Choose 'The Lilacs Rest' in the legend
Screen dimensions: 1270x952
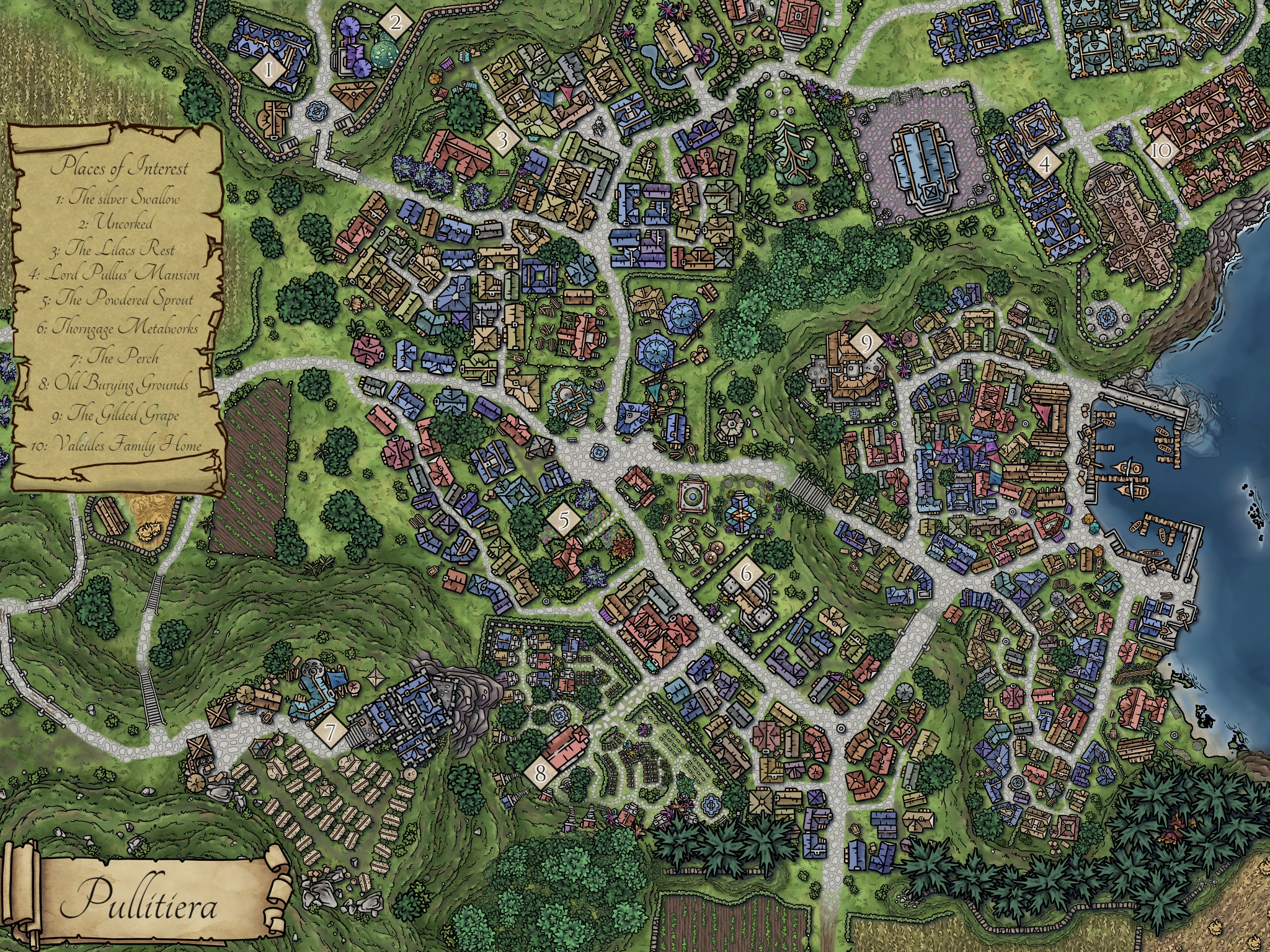click(x=112, y=250)
